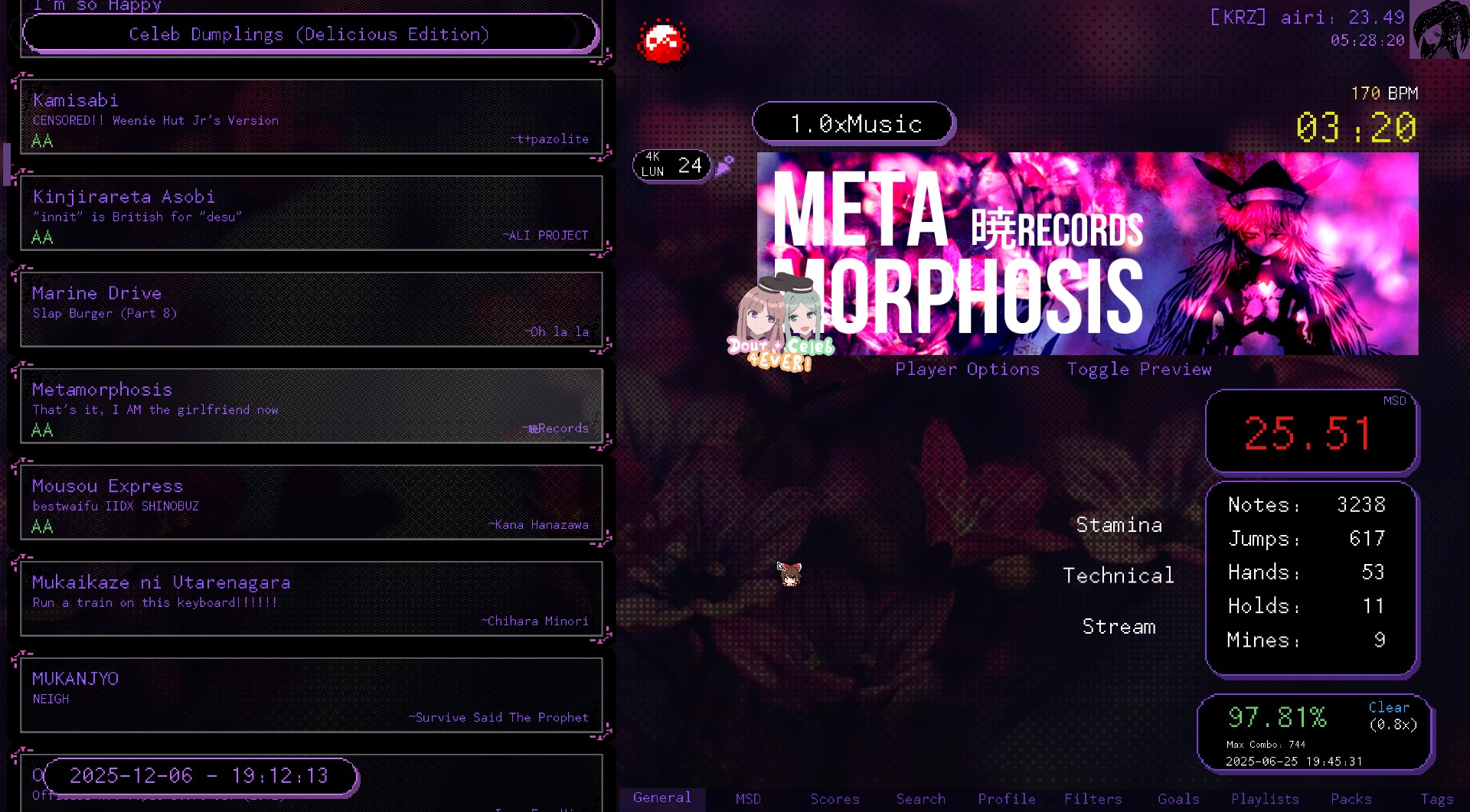Pick the MUKANJYO song row

coord(311,696)
